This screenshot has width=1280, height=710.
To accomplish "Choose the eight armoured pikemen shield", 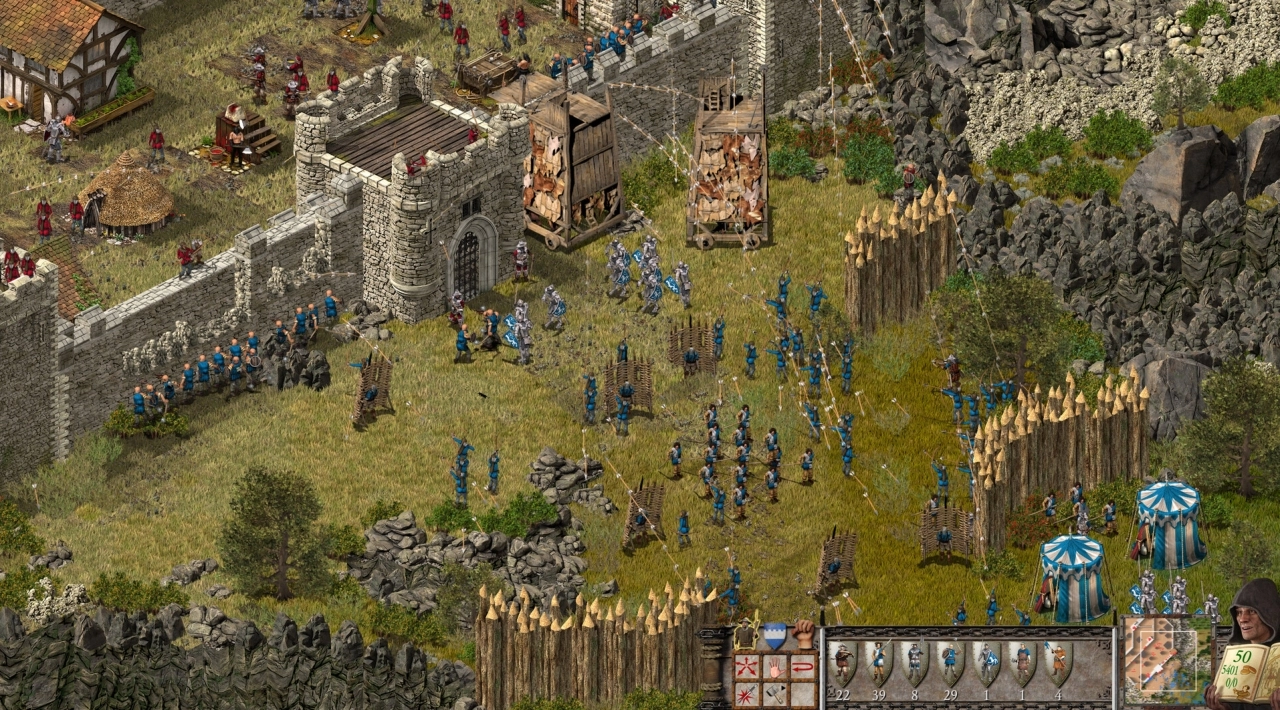I will click(x=914, y=661).
